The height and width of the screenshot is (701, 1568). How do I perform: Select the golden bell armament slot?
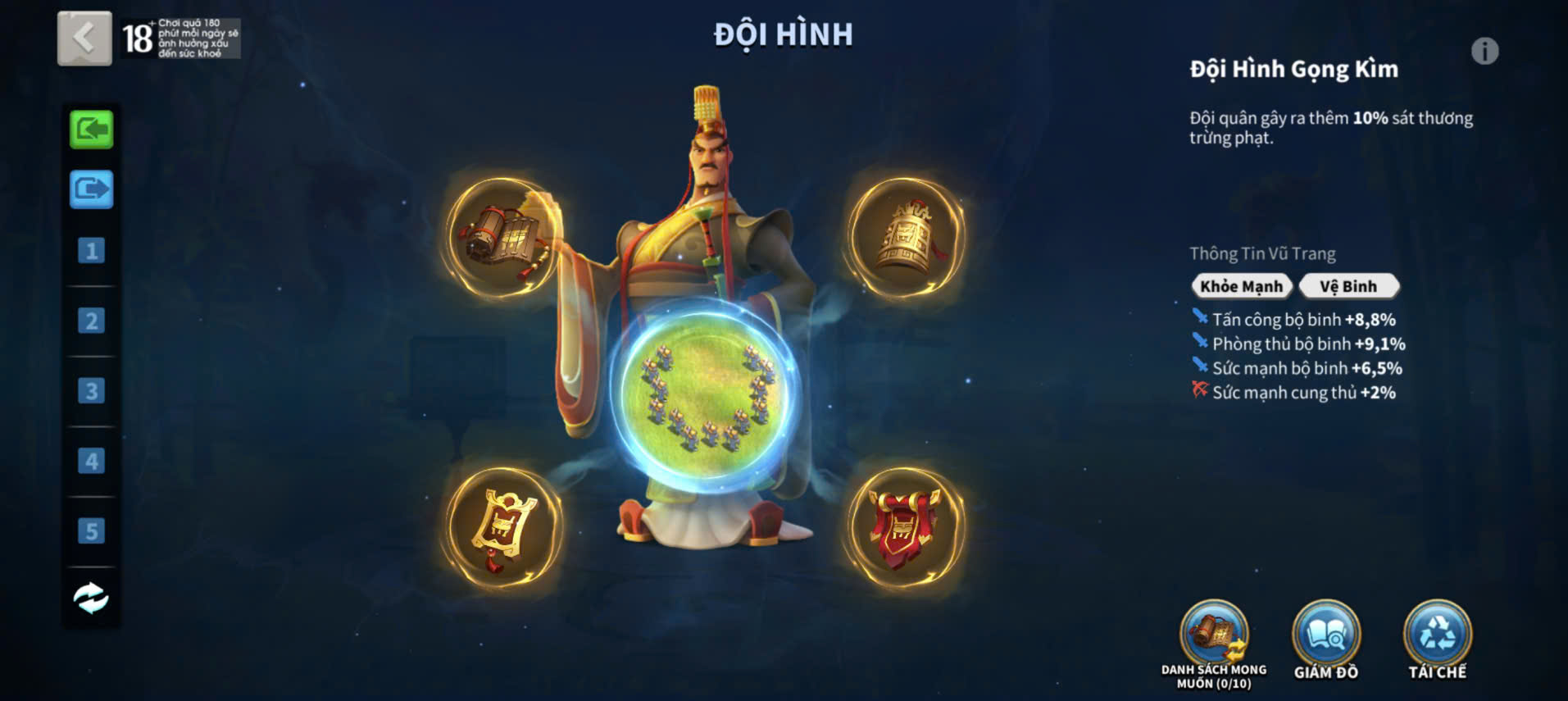[x=906, y=237]
